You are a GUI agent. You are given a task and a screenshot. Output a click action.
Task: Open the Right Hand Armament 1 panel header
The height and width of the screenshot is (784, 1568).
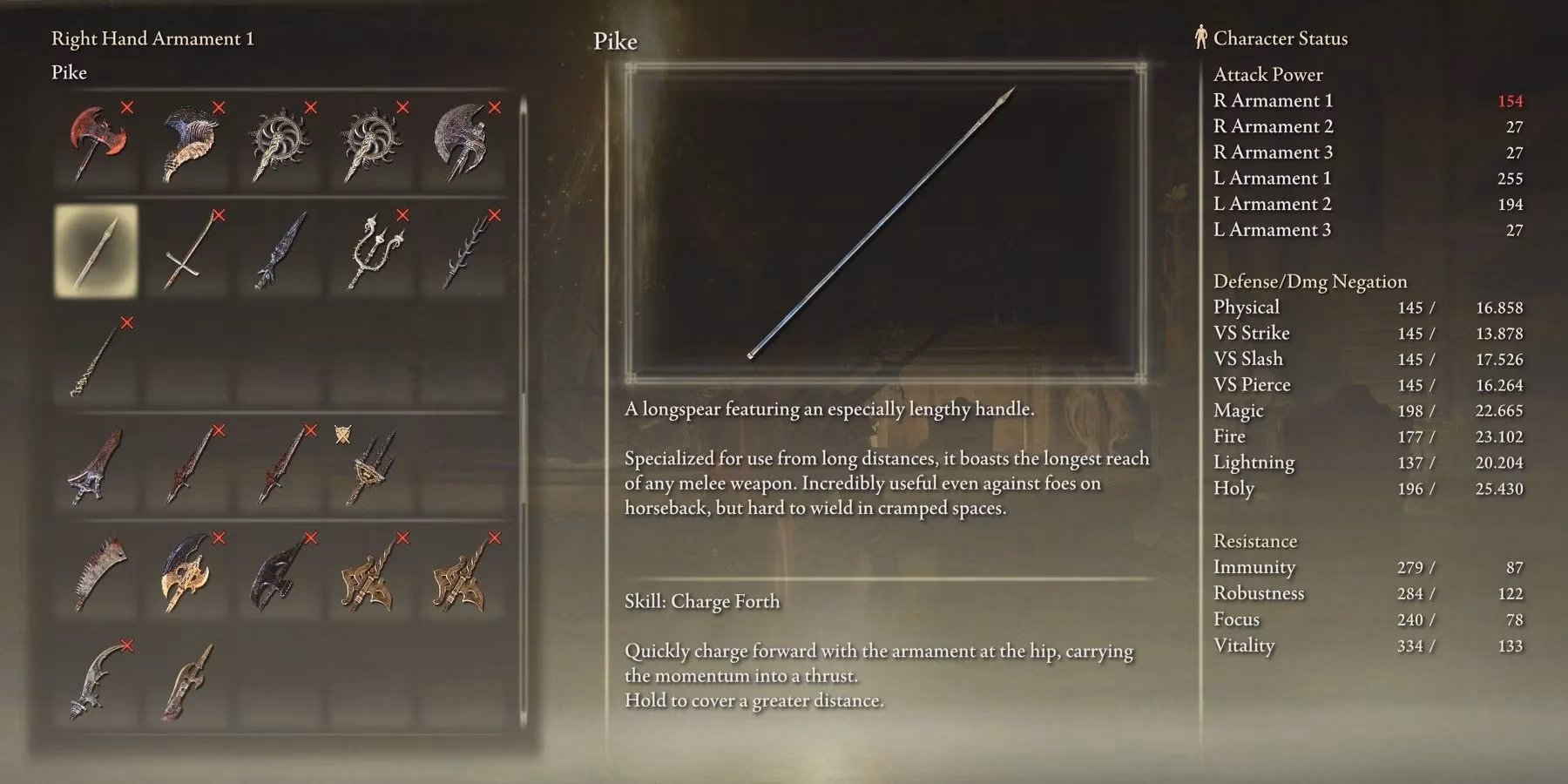point(152,38)
